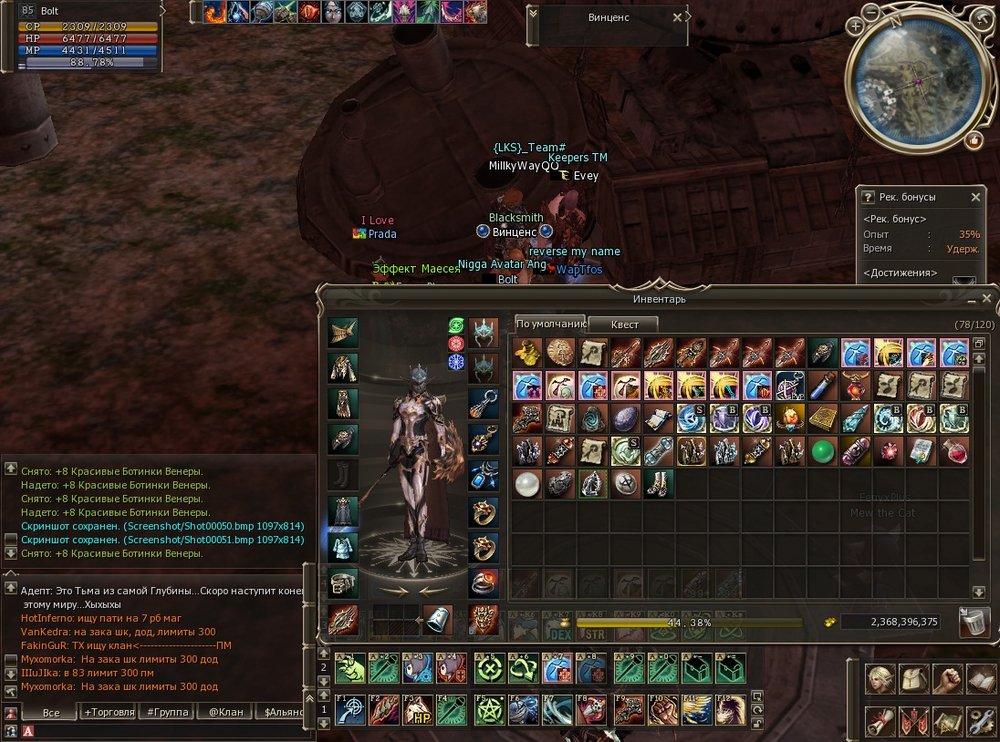1000x742 pixels.
Task: Switch to the Квест inventory tab
Action: pyautogui.click(x=623, y=324)
